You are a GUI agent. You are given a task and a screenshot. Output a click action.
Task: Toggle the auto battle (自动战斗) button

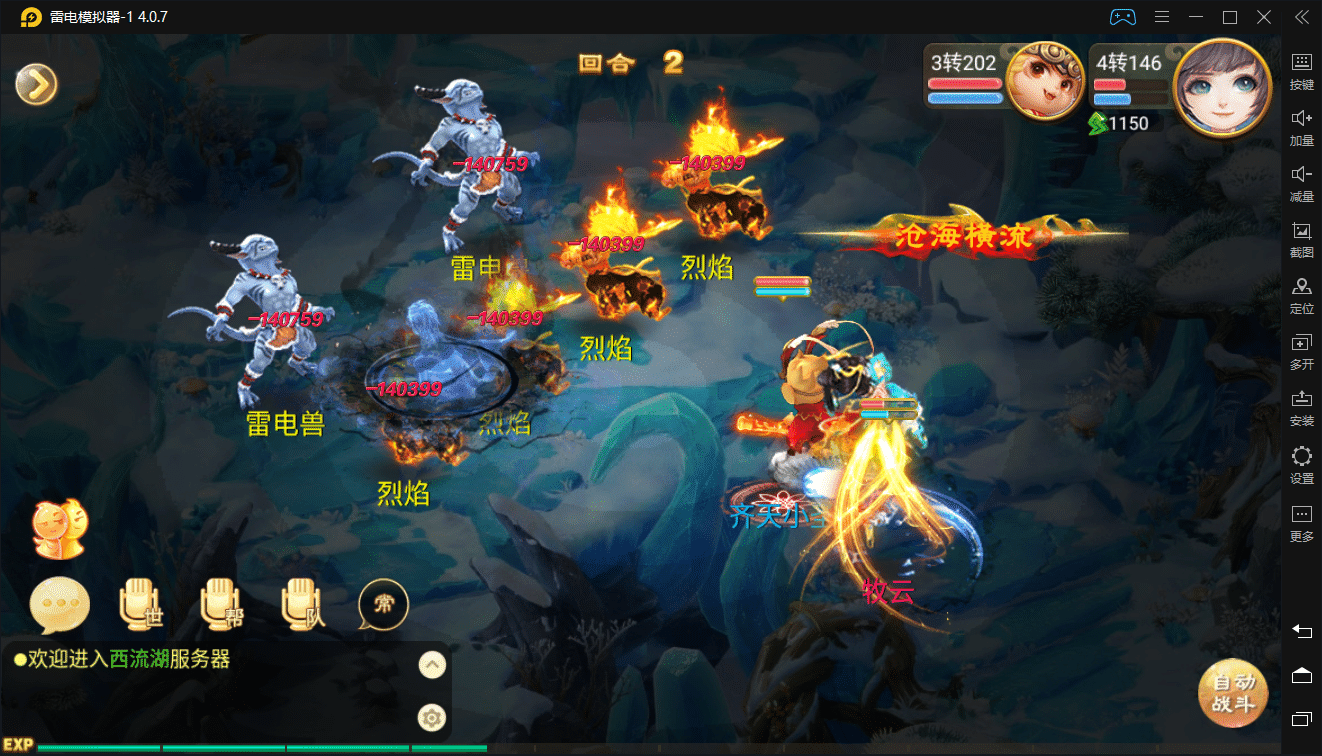pos(1232,693)
